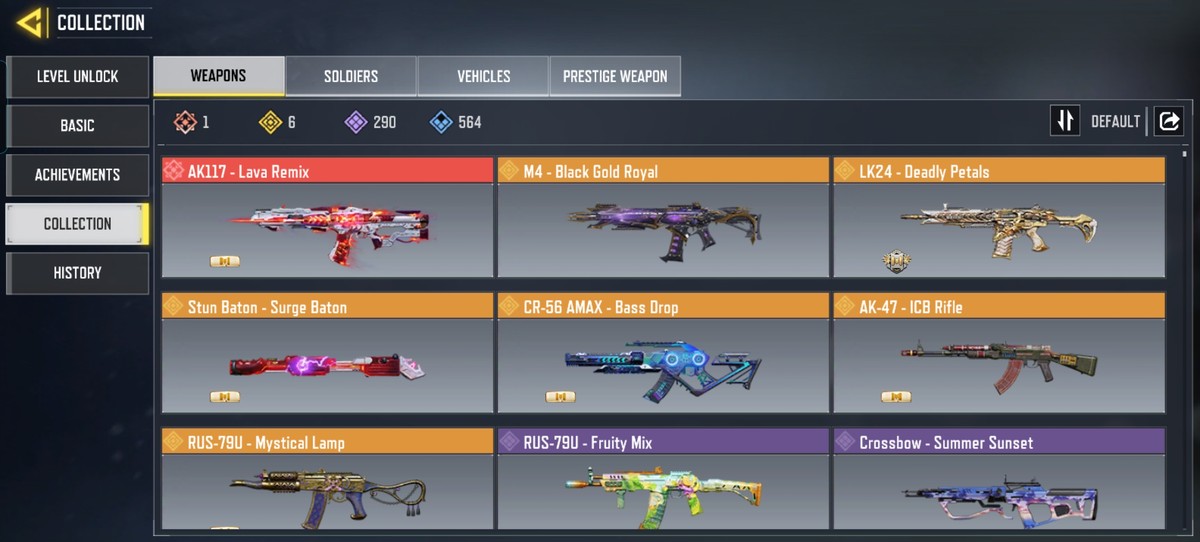Open the History section
This screenshot has width=1200, height=542.
click(x=77, y=272)
